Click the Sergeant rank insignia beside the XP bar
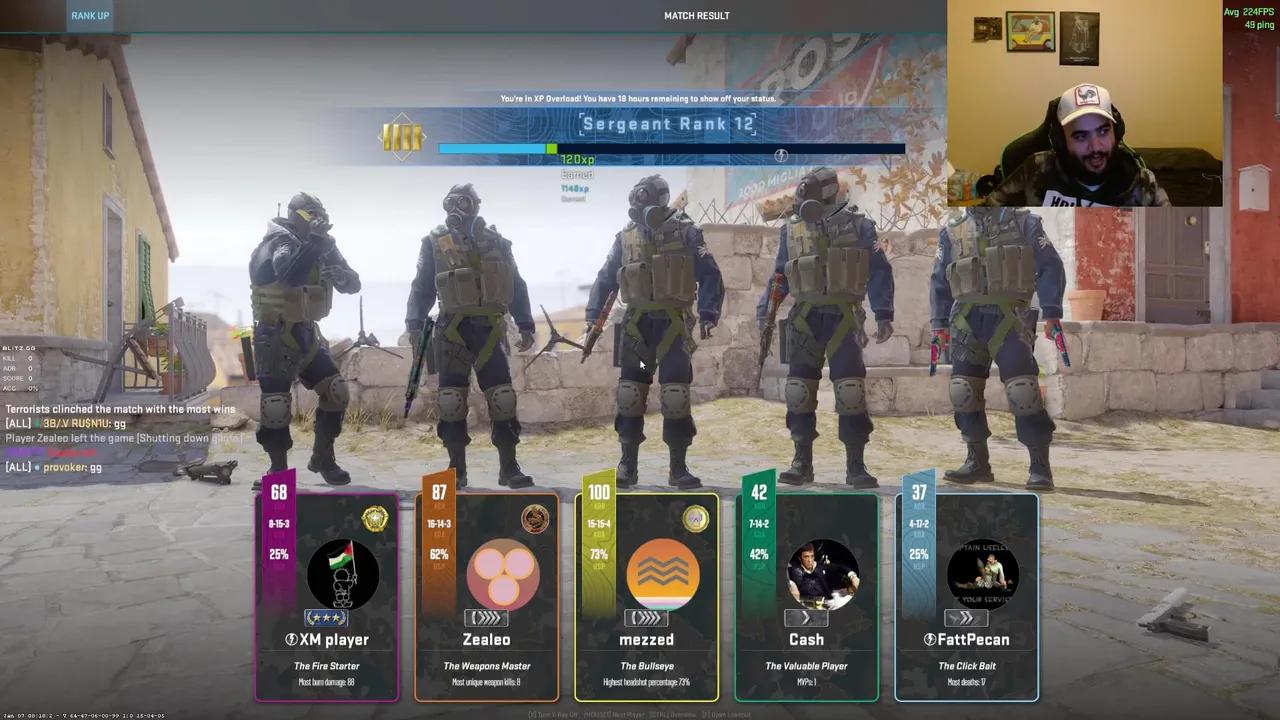Image resolution: width=1280 pixels, height=720 pixels. coord(403,137)
